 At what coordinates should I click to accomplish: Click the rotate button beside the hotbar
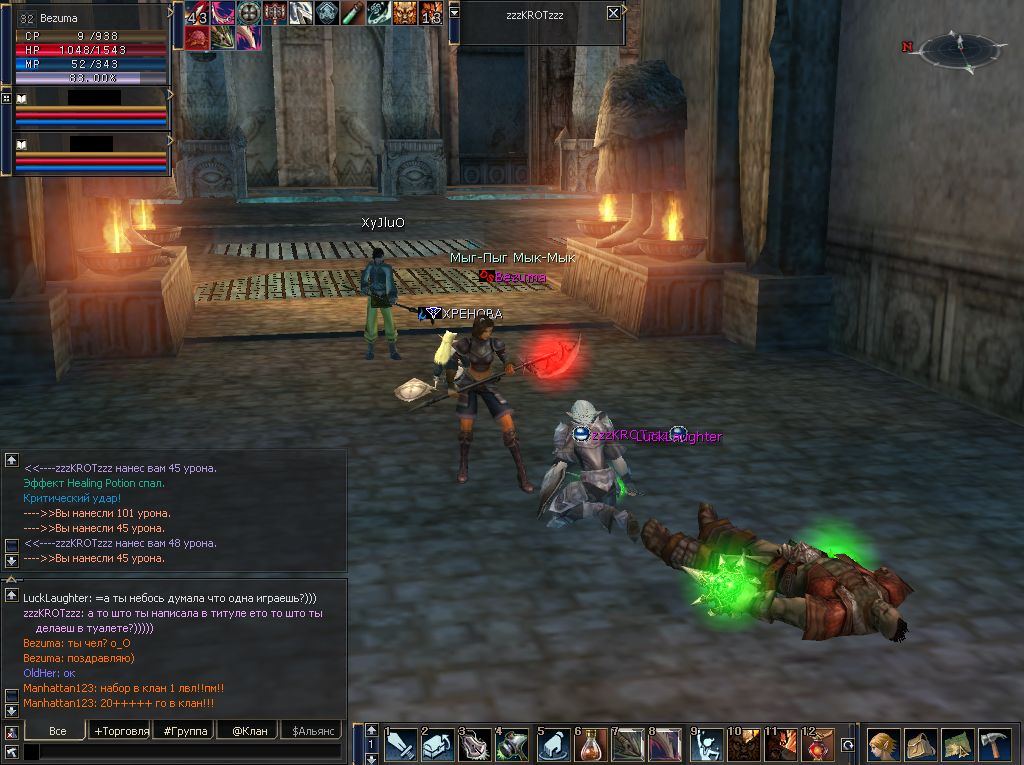848,745
